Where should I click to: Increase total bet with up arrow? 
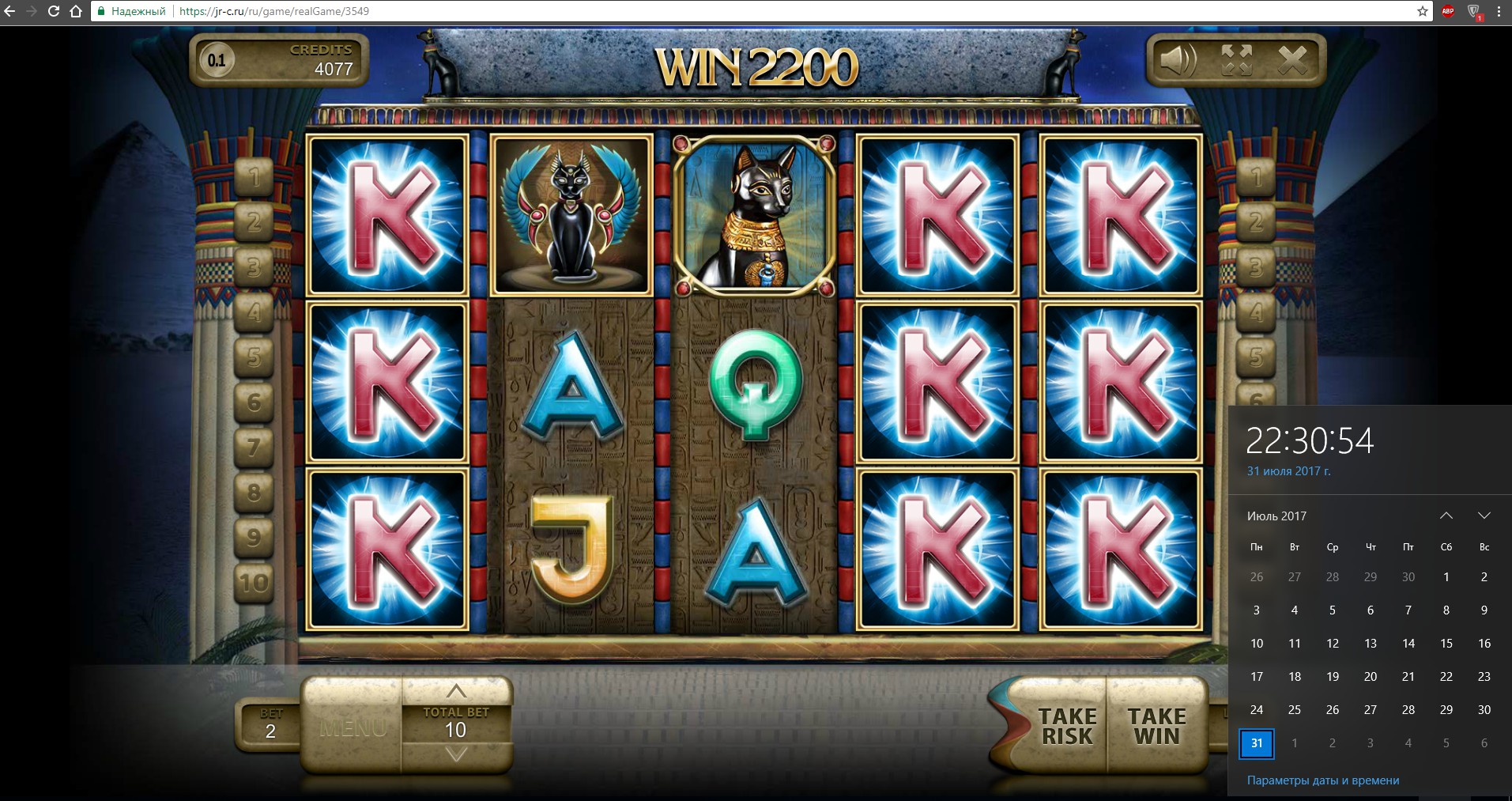456,691
